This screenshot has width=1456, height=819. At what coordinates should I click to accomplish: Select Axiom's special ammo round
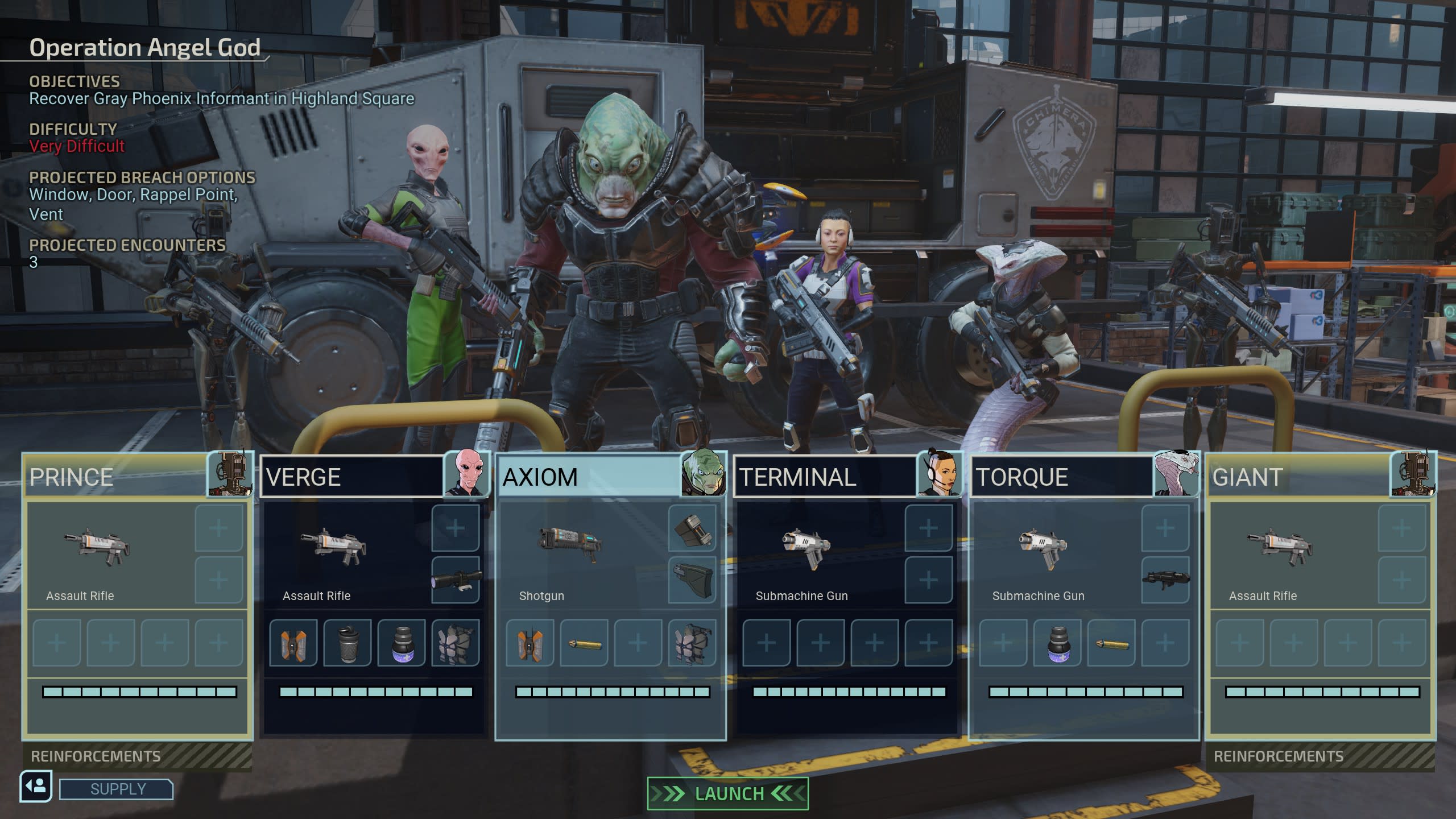(x=584, y=643)
